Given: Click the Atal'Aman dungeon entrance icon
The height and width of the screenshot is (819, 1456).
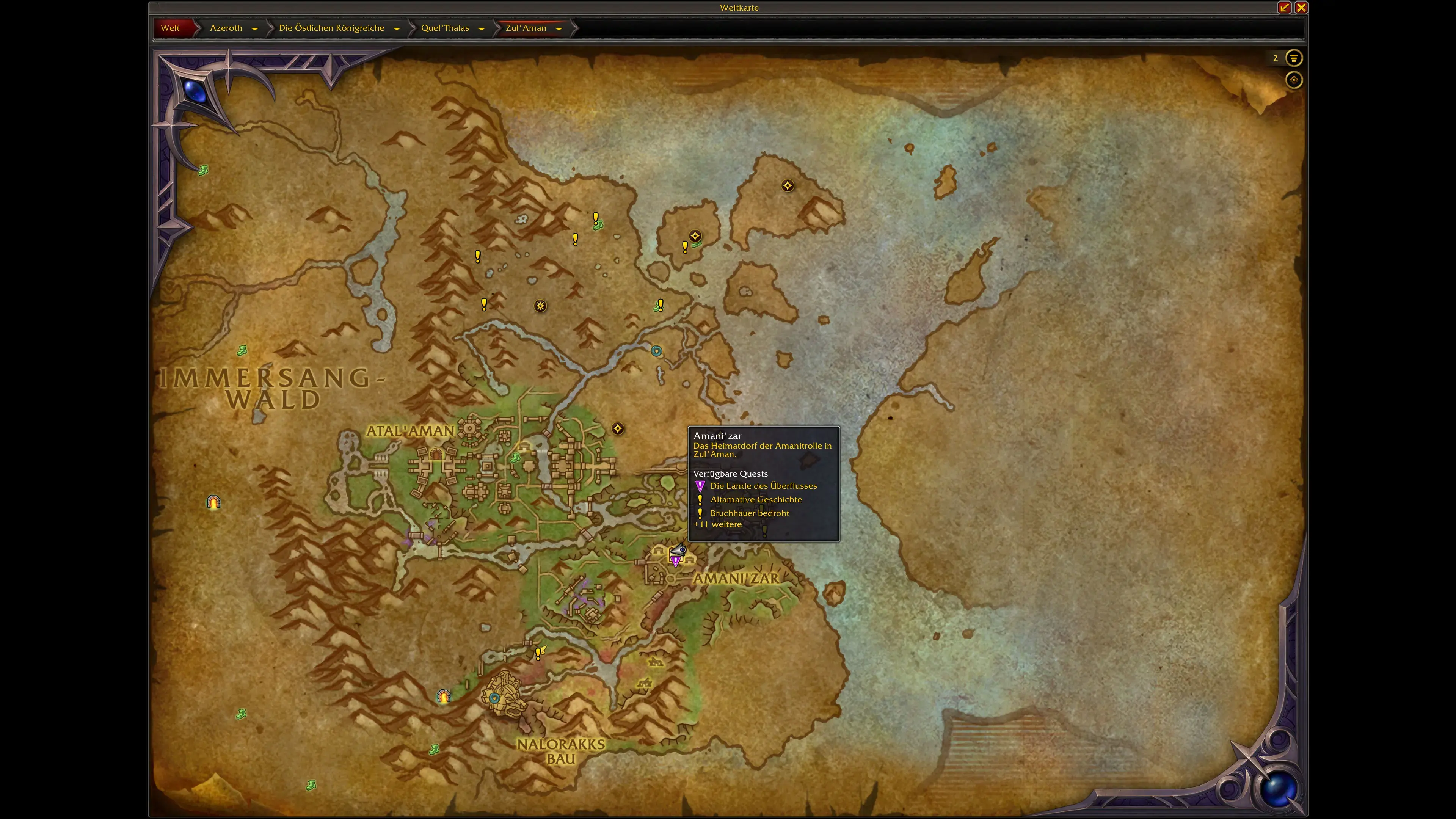Looking at the screenshot, I should (x=436, y=454).
